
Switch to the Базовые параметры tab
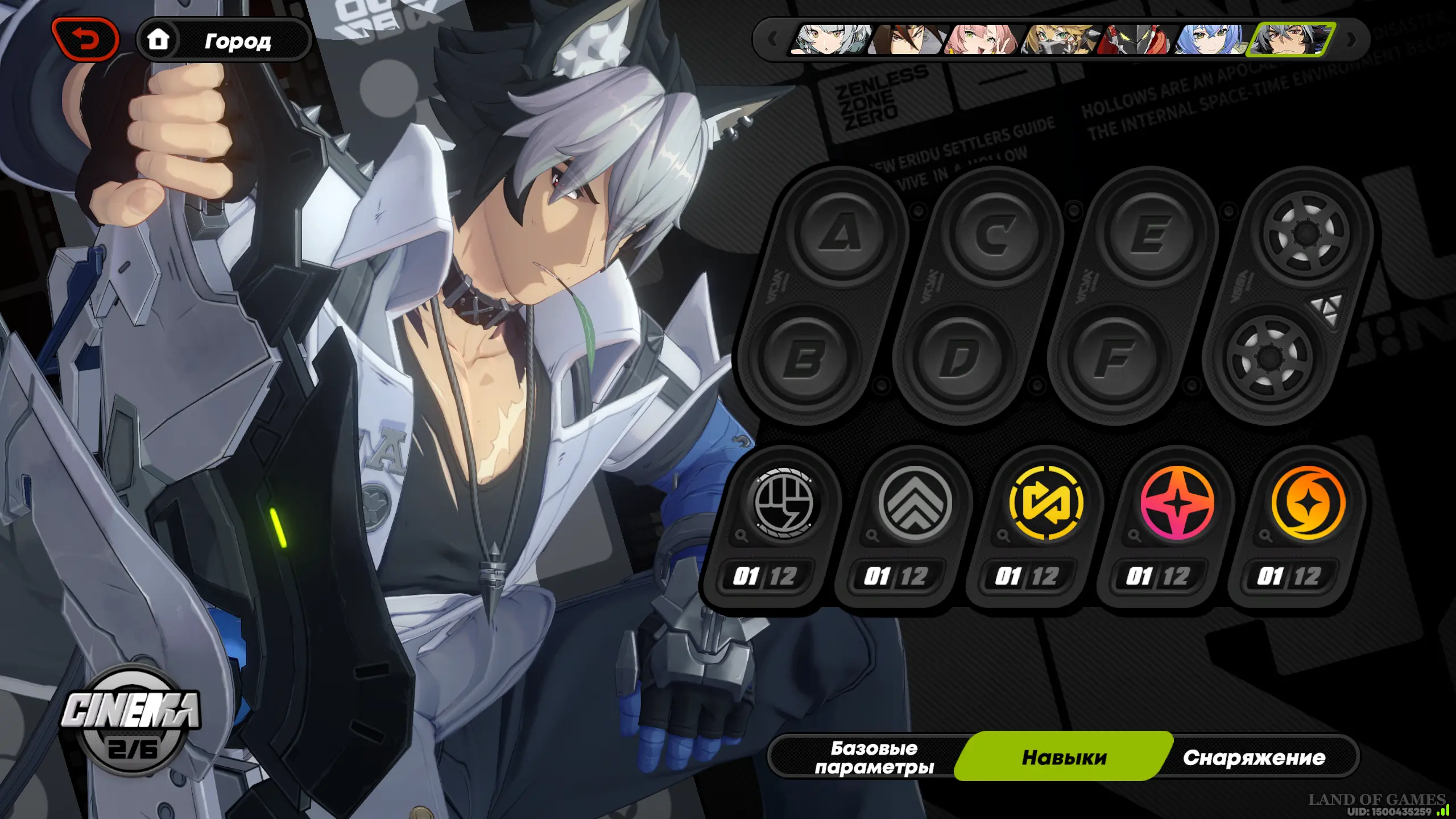(874, 757)
